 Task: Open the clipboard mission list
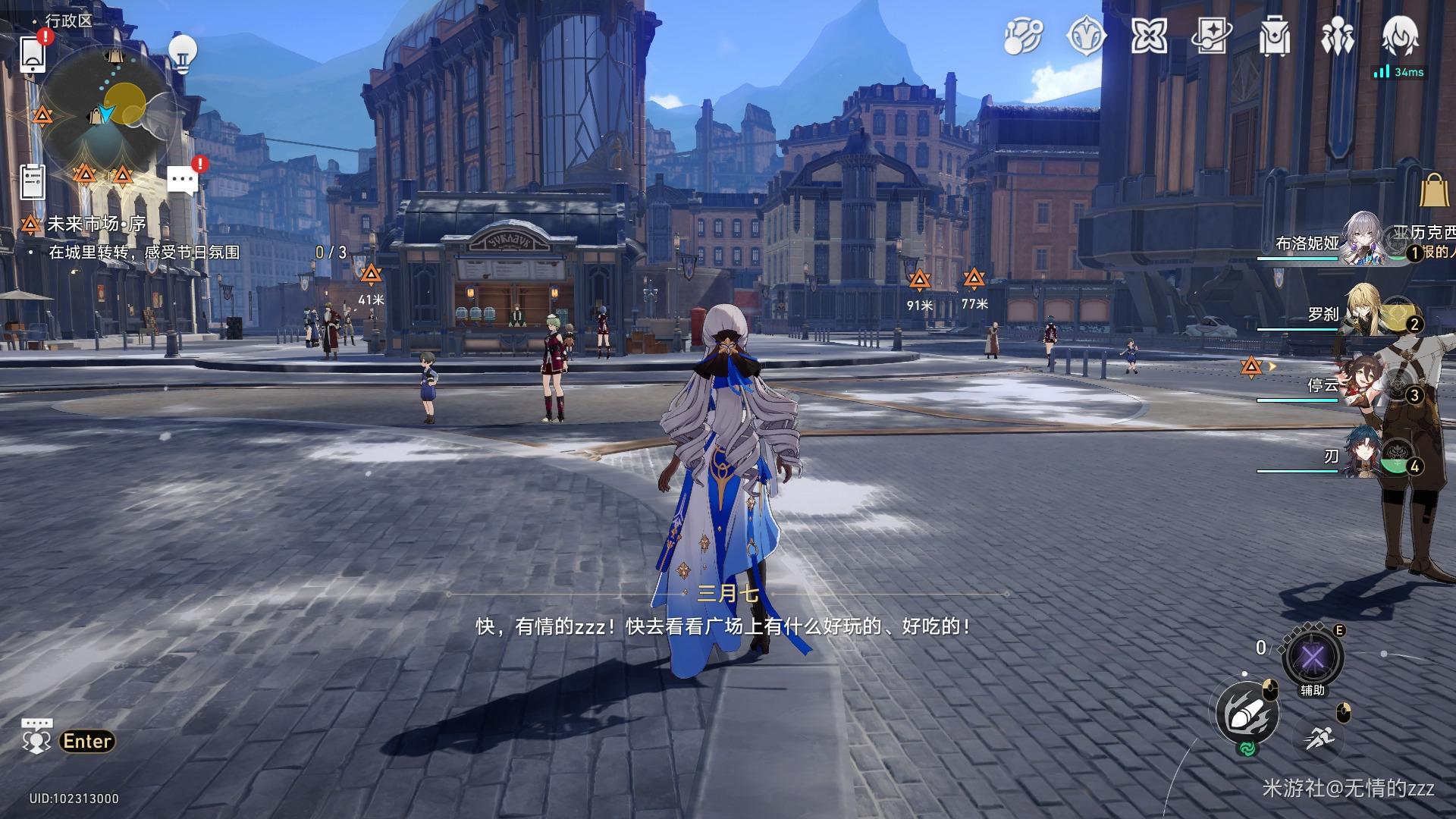point(33,181)
